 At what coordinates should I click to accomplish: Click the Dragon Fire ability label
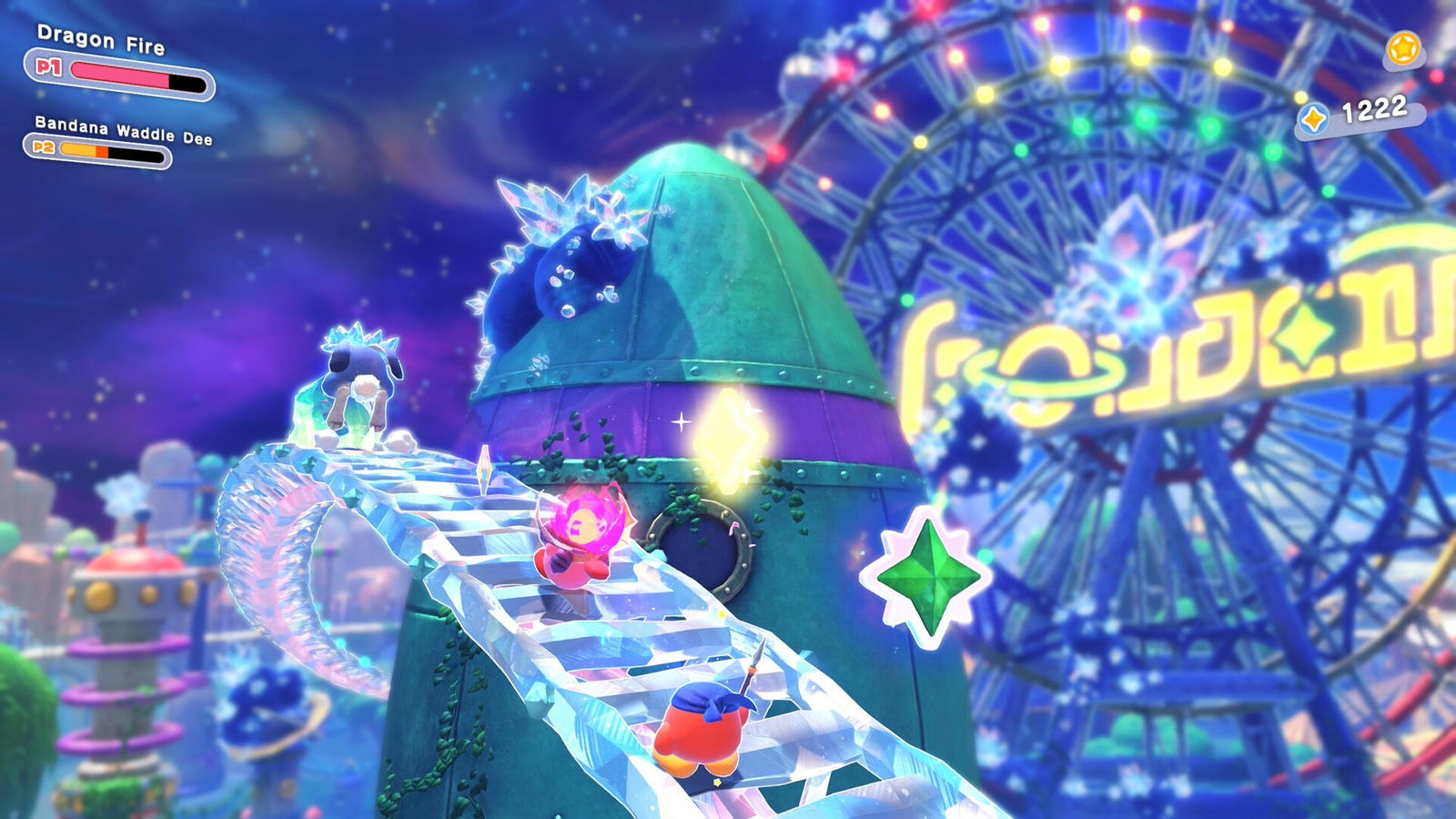pyautogui.click(x=100, y=40)
